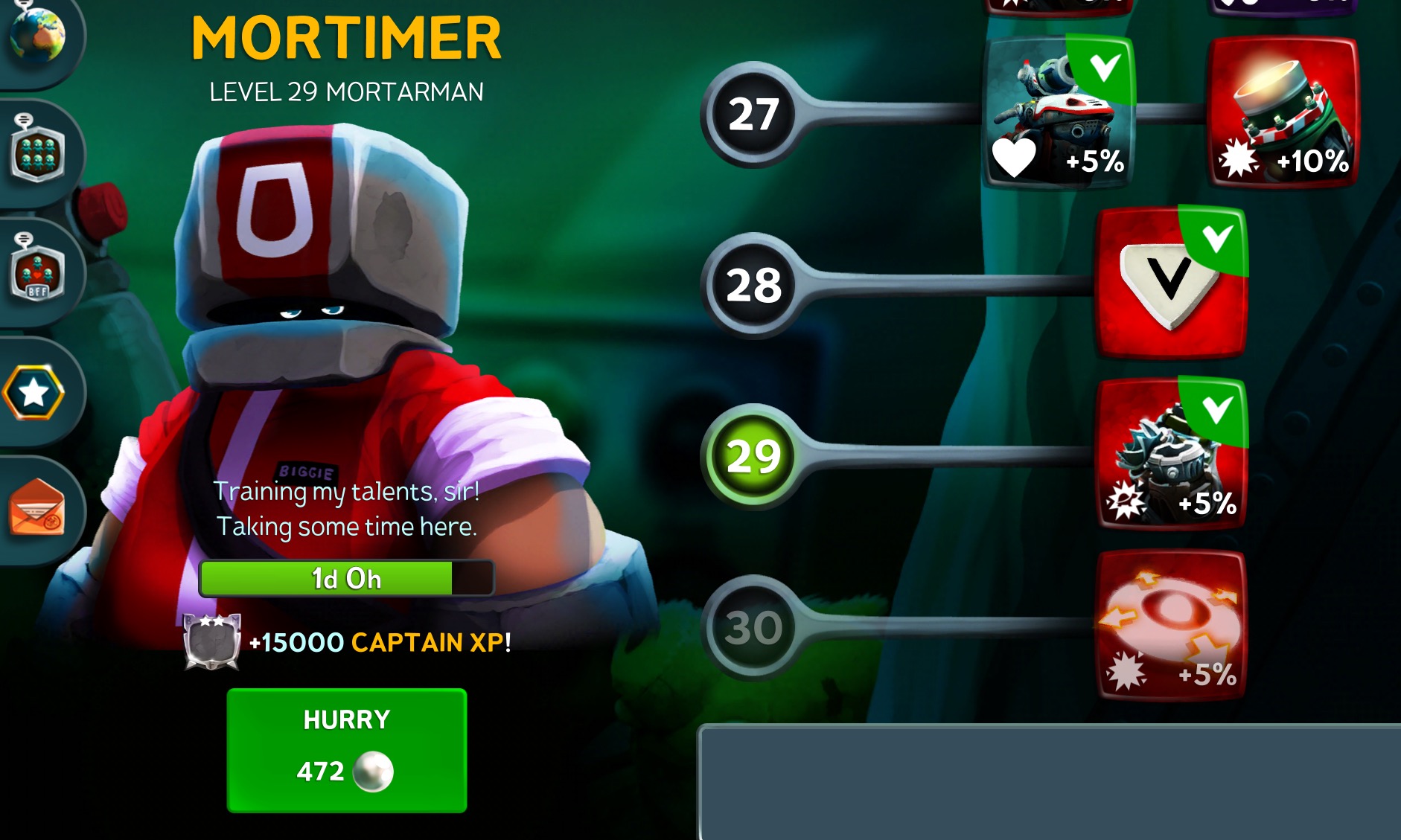Select the greyed level 30 node
The height and width of the screenshot is (840, 1401).
click(x=753, y=627)
